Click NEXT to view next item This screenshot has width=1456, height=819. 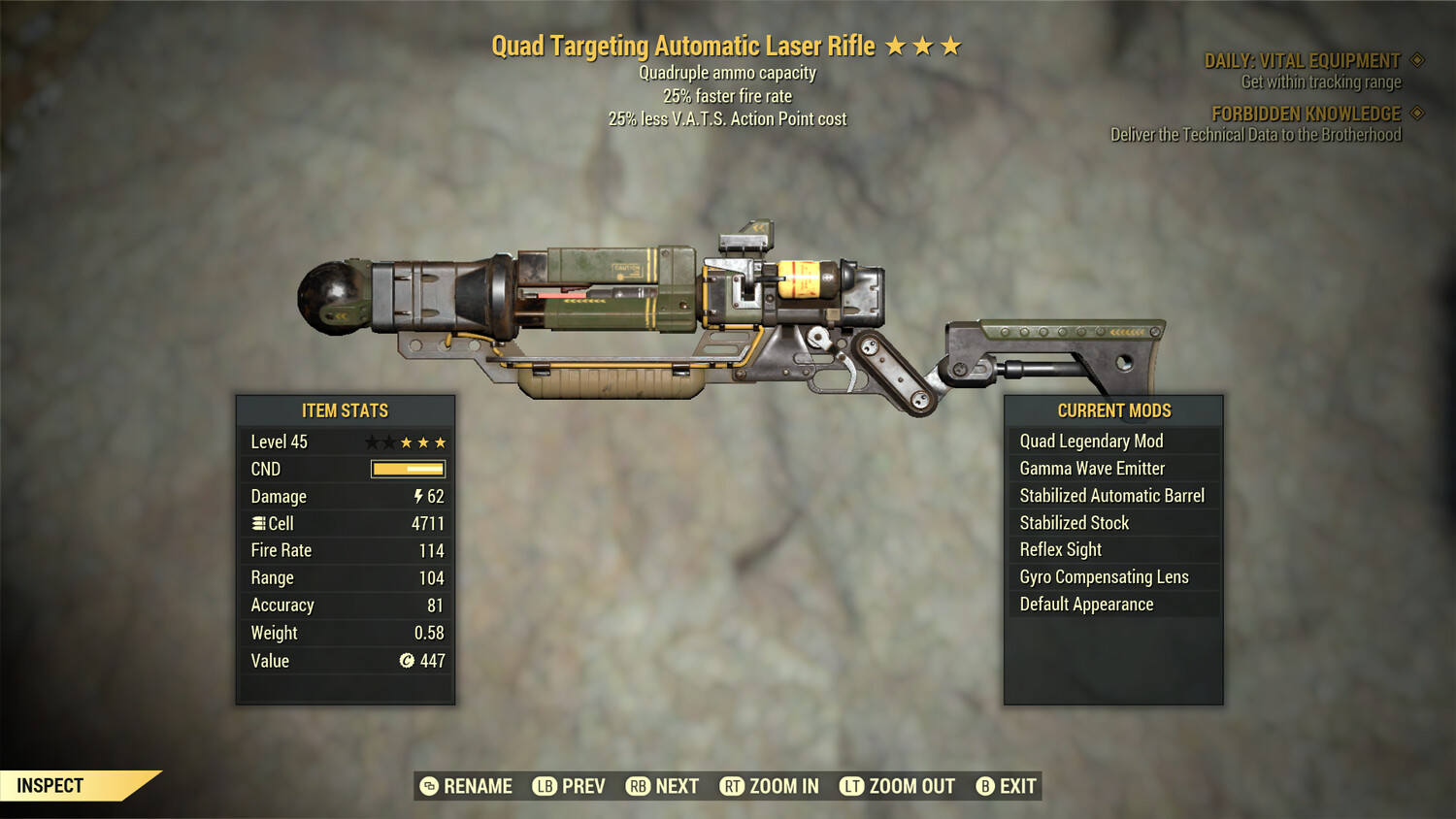pyautogui.click(x=678, y=786)
